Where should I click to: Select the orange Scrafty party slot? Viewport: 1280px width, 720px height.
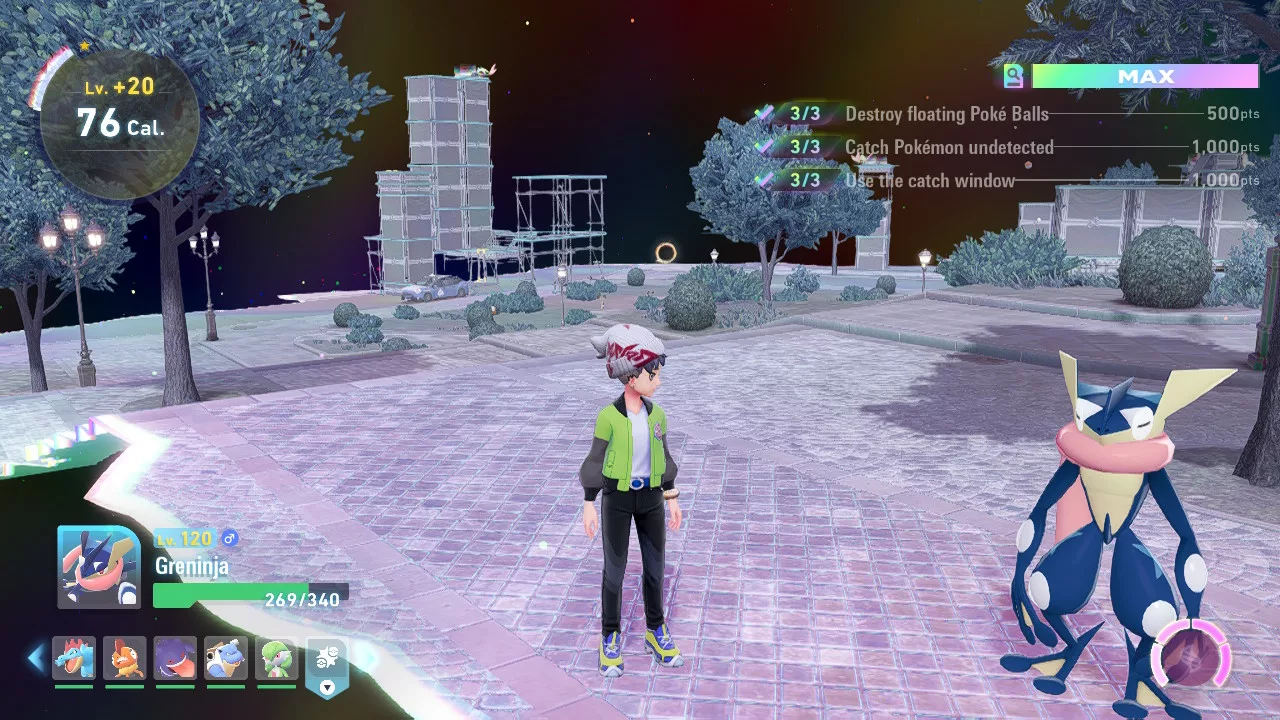pos(124,657)
